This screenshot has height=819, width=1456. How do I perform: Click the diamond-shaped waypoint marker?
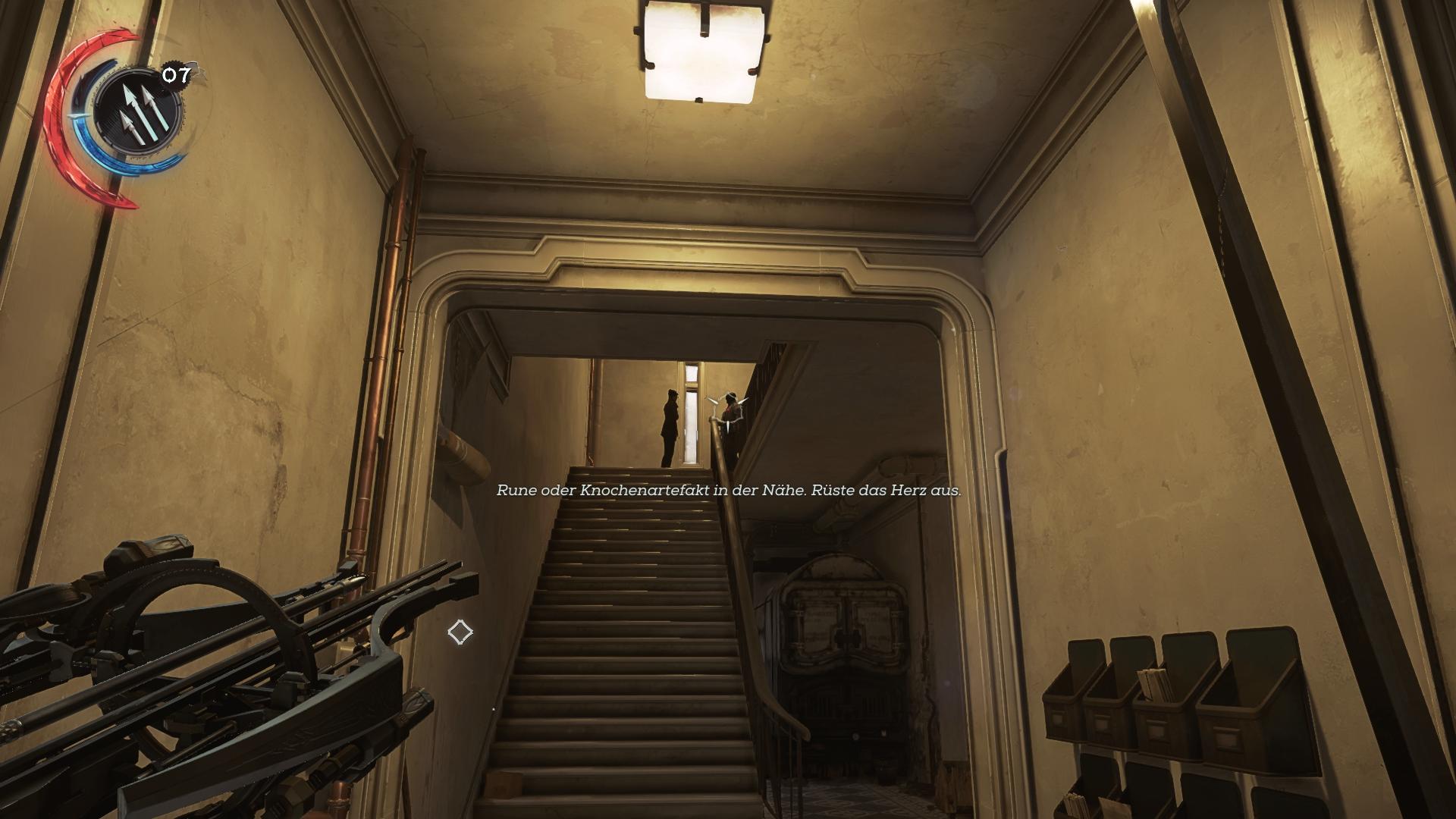pos(460,632)
